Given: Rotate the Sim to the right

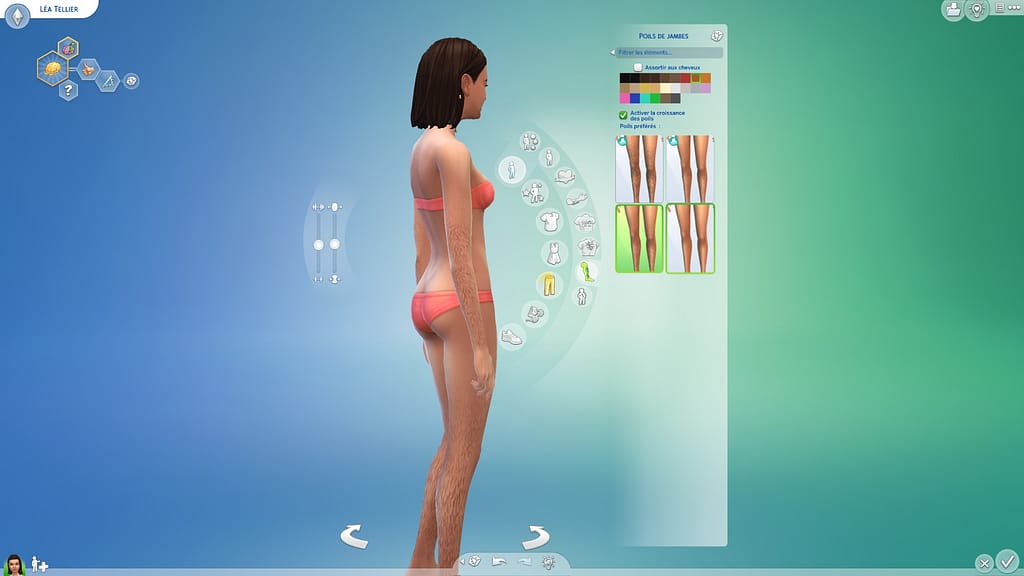Looking at the screenshot, I should [535, 536].
